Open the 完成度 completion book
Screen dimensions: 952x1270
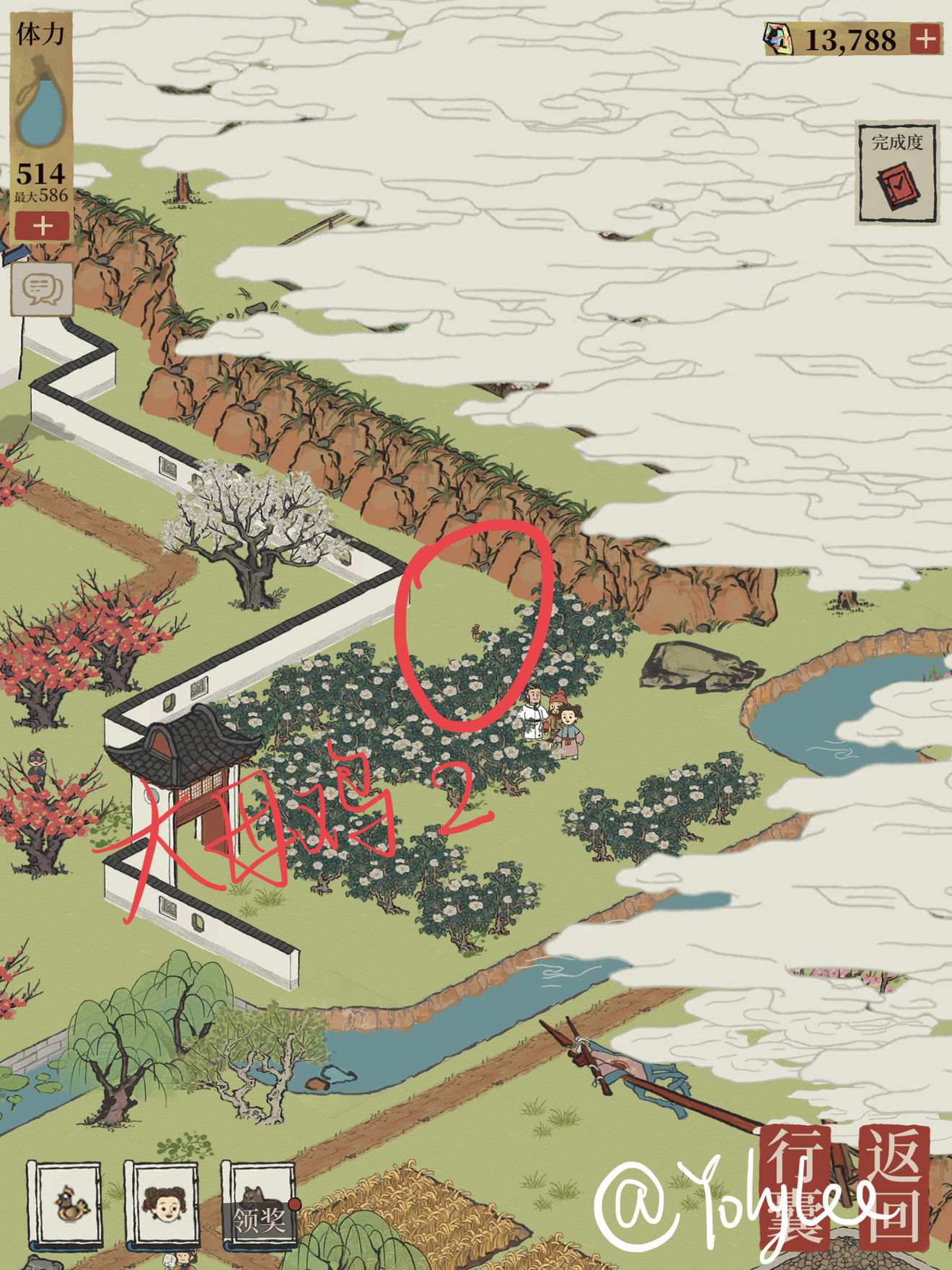[x=896, y=173]
